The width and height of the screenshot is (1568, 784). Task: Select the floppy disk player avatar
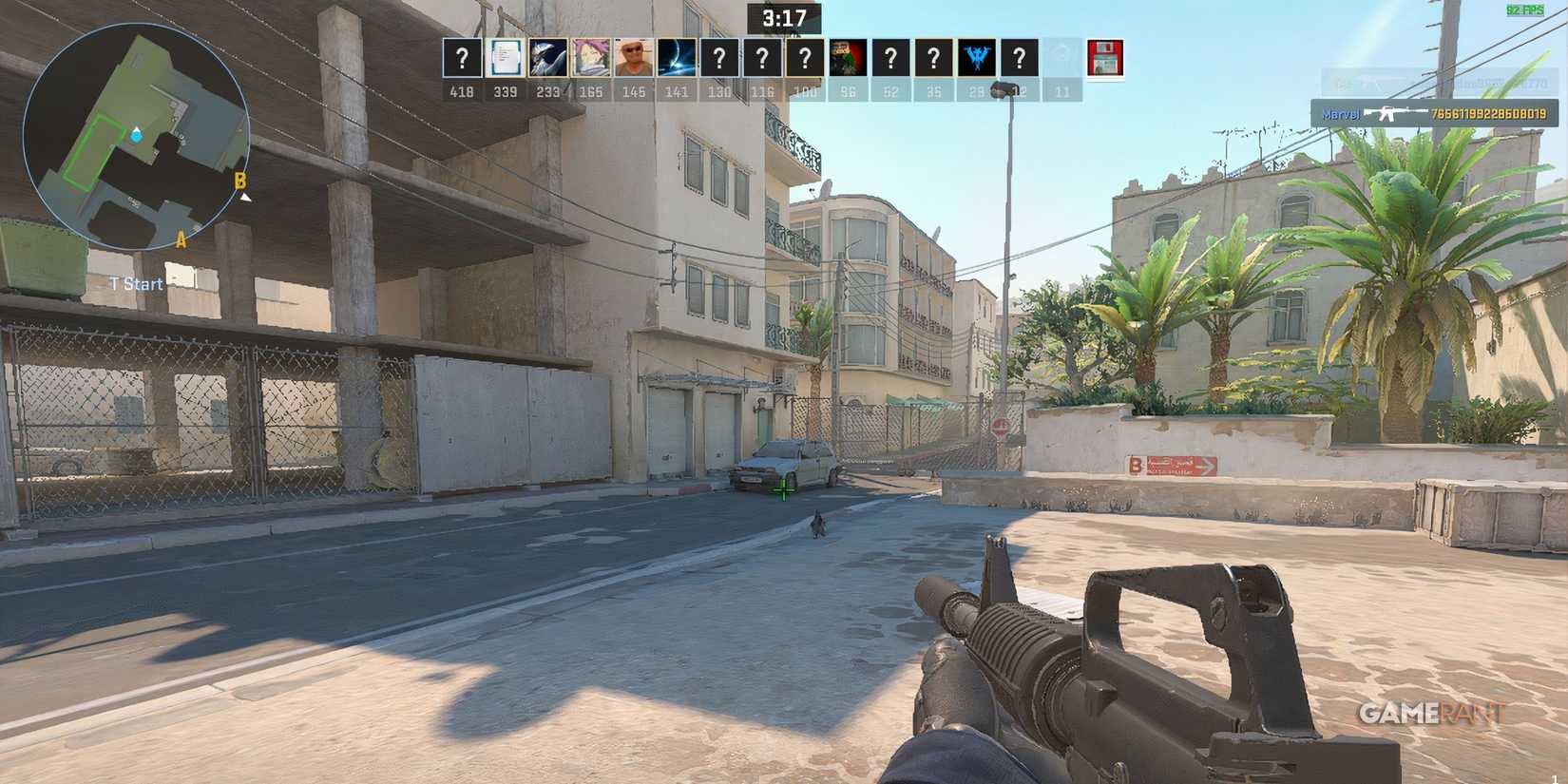coord(1105,59)
